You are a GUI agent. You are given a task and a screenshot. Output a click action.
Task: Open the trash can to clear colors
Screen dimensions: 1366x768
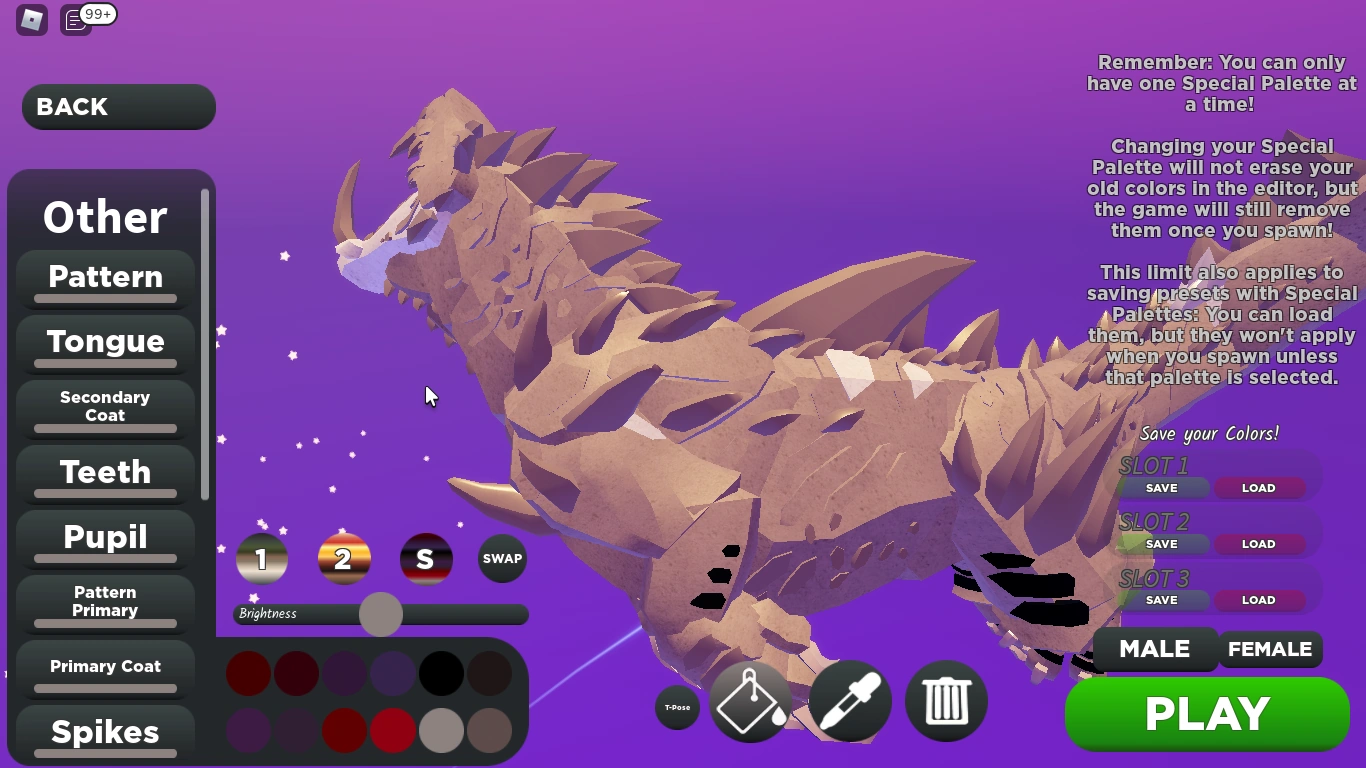click(x=945, y=702)
